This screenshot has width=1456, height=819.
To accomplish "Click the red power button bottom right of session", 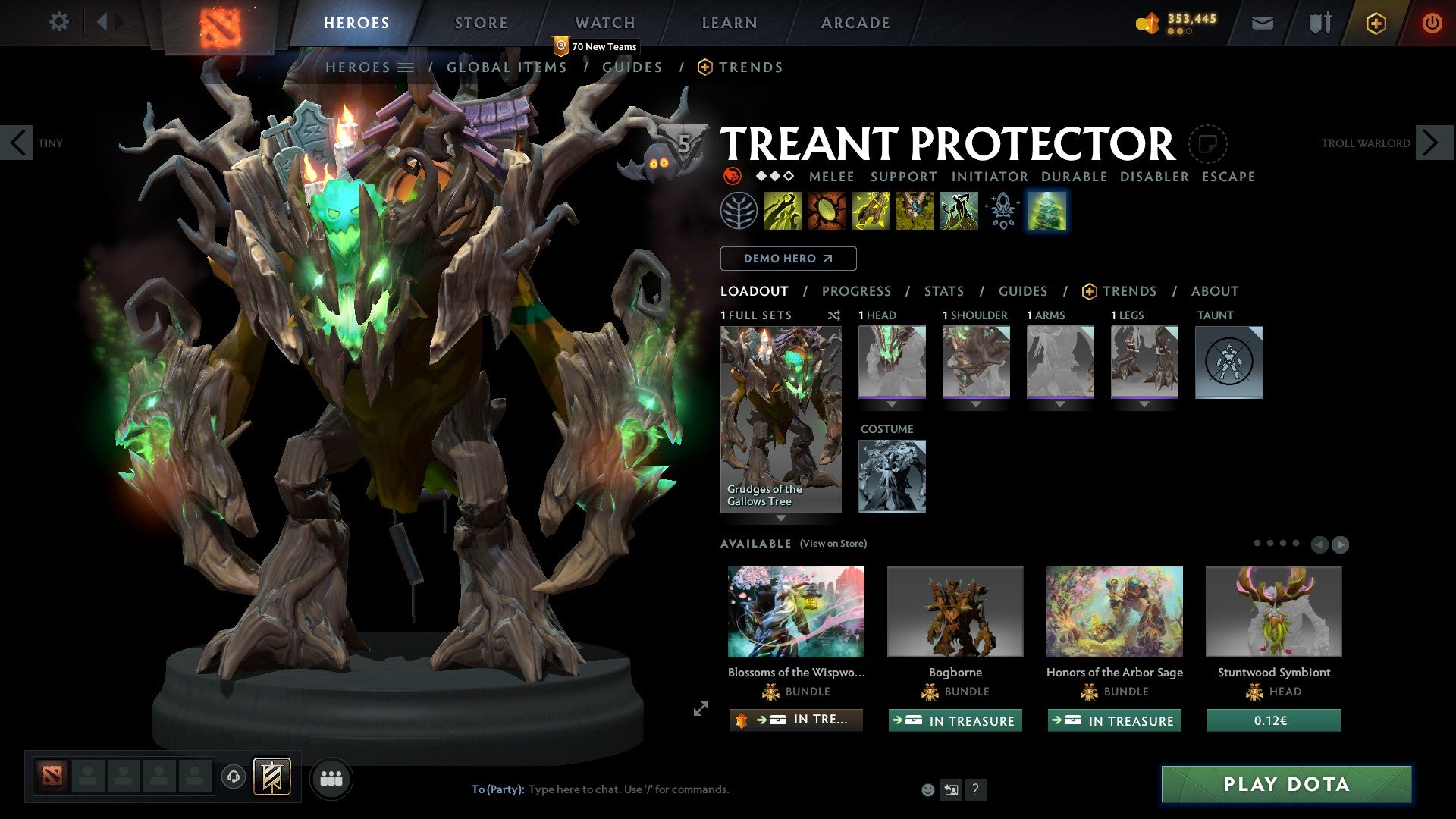I will tap(1432, 23).
